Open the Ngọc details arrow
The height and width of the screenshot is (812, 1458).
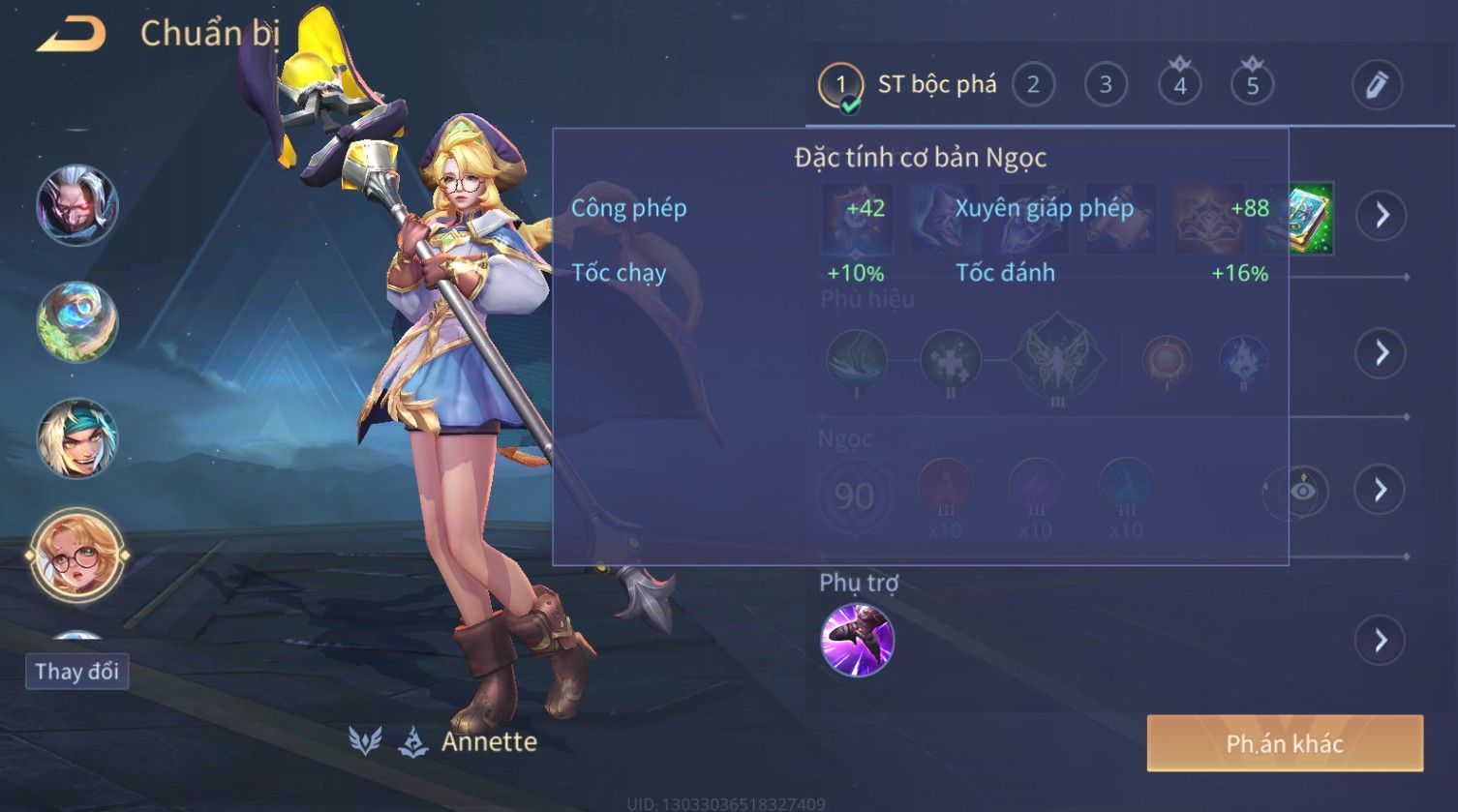click(1381, 490)
